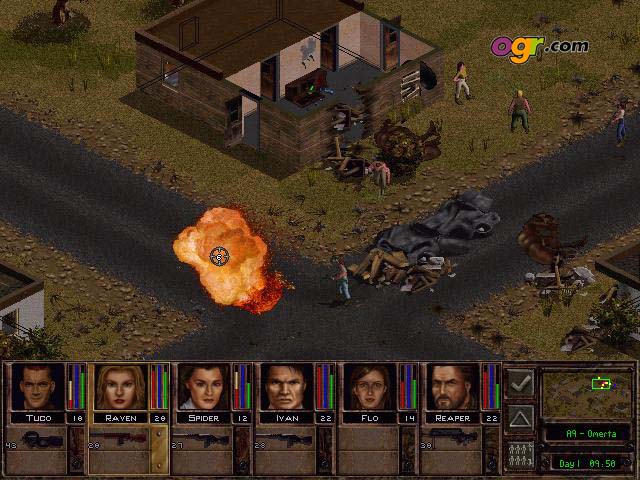Viewport: 640px width, 480px height.
Task: Select Raven's rifle slot
Action: (120, 441)
